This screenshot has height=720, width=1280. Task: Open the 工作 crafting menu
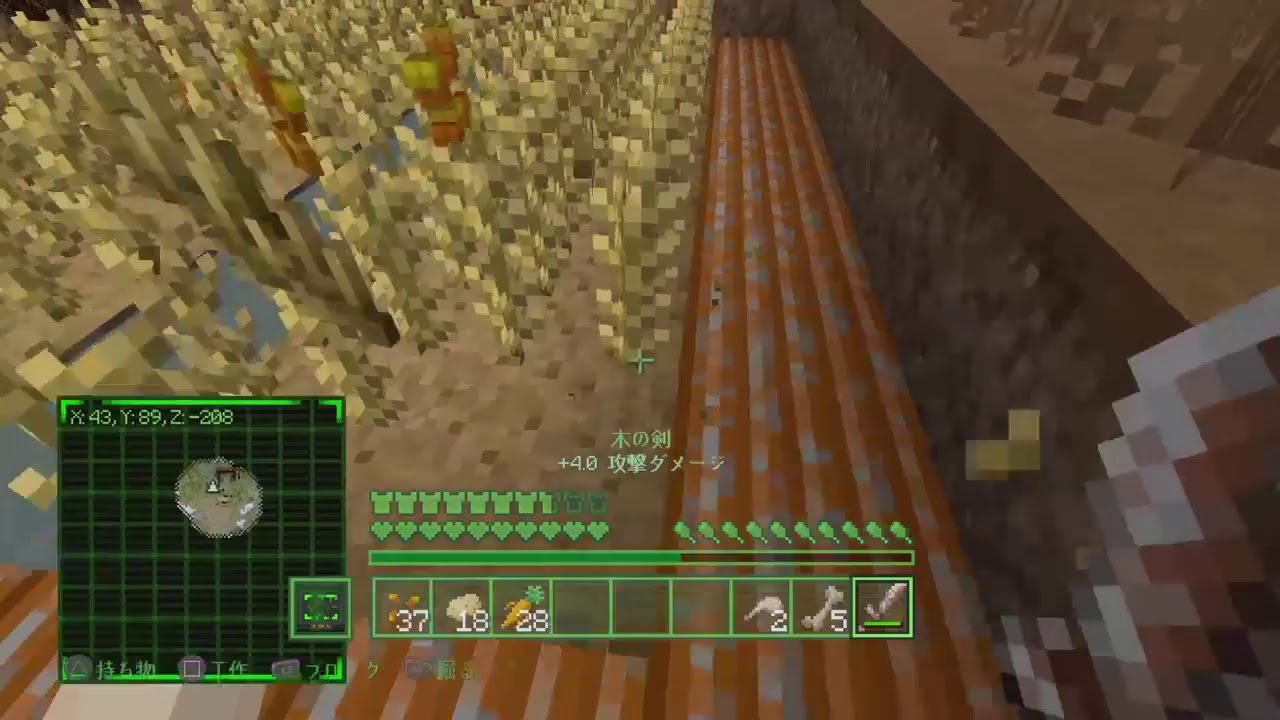pos(228,668)
